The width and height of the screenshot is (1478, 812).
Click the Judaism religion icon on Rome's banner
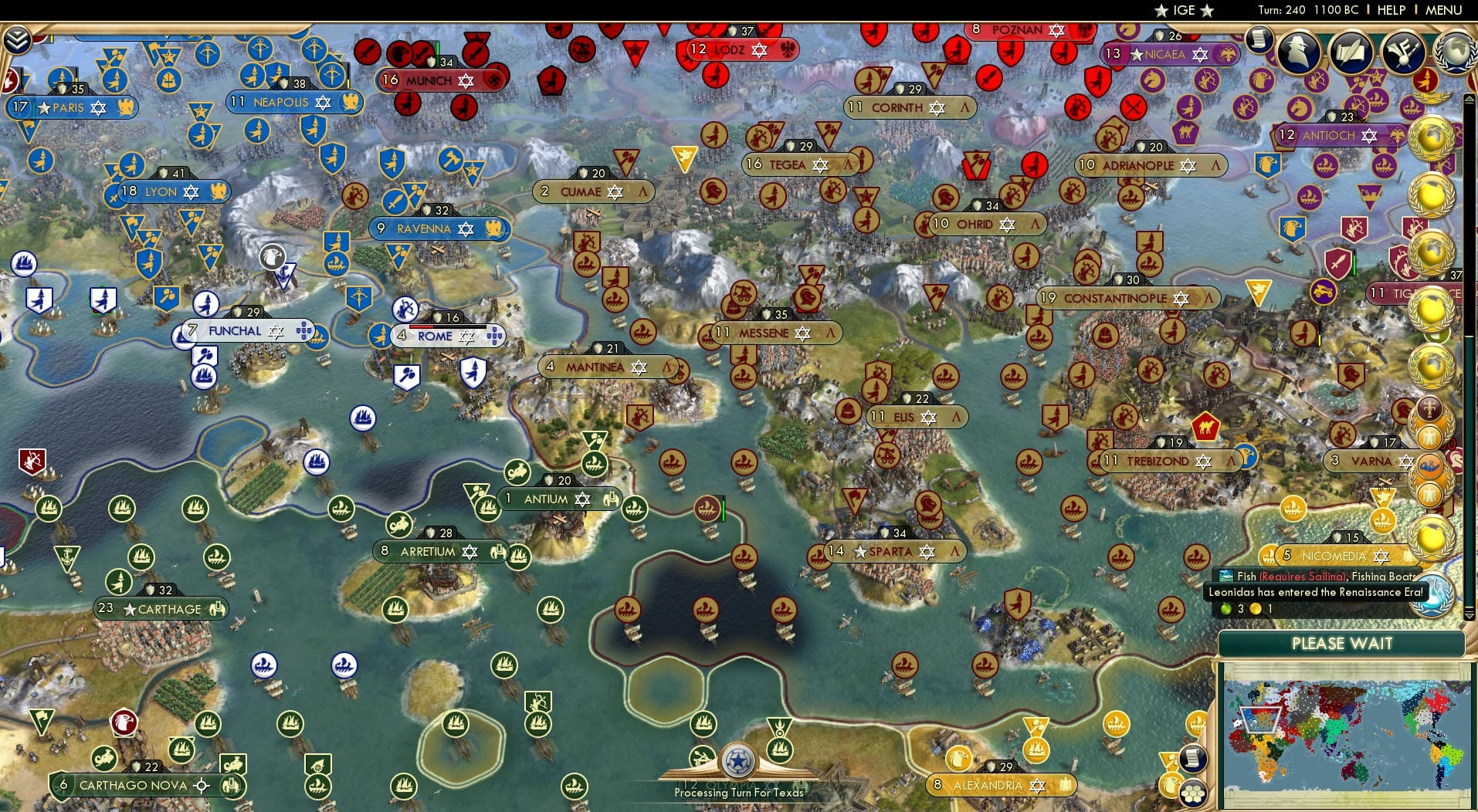[x=466, y=337]
